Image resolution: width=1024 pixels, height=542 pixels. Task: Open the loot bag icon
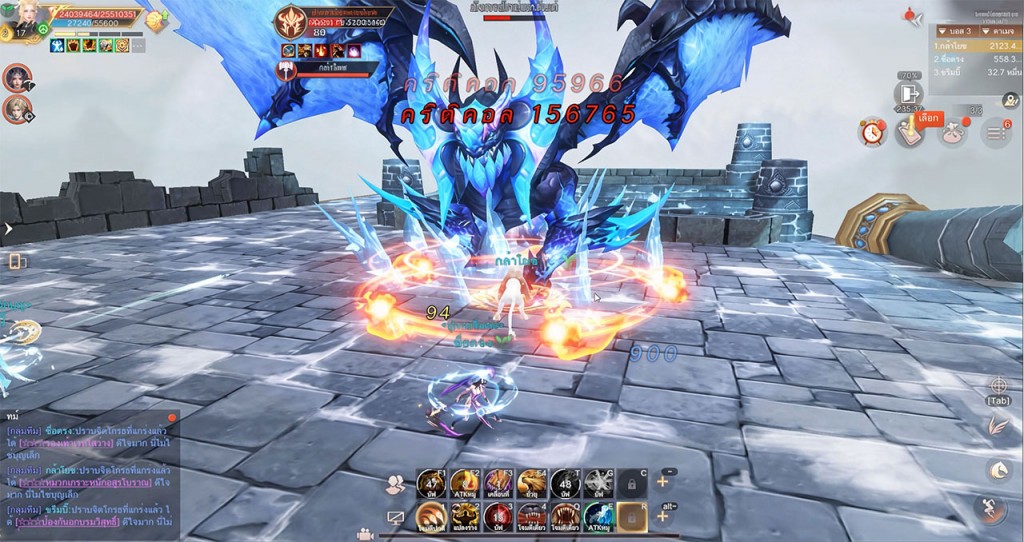952,132
